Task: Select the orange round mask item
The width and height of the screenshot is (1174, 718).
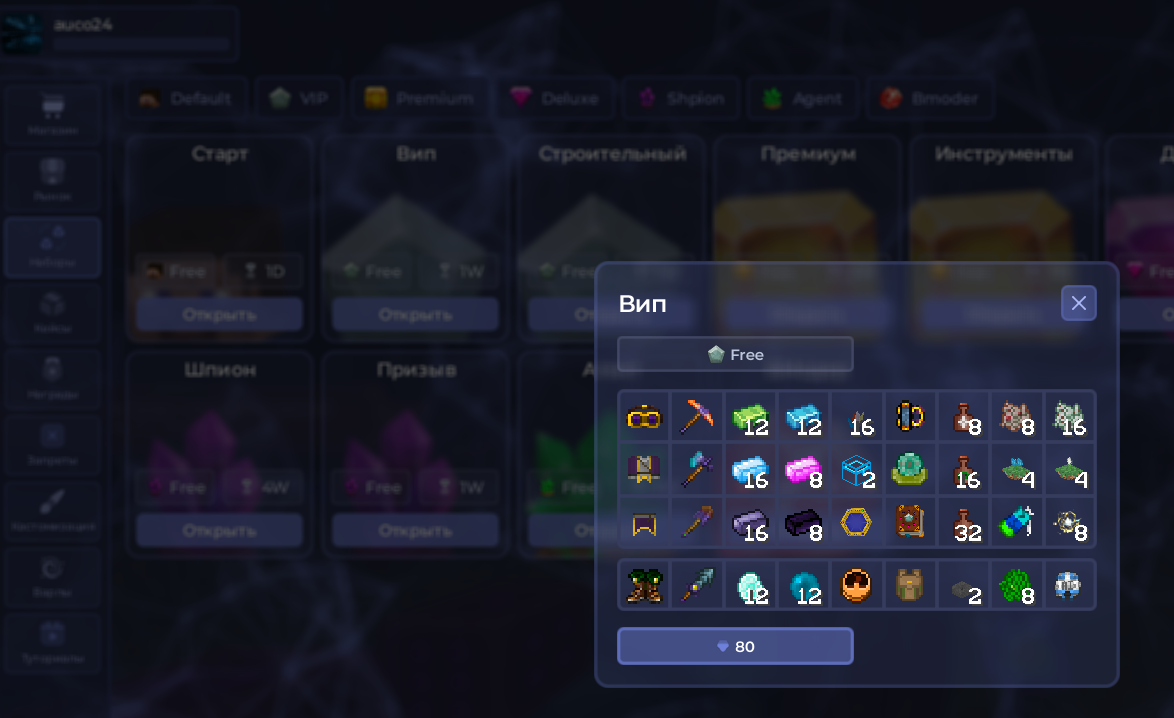Action: click(x=856, y=585)
